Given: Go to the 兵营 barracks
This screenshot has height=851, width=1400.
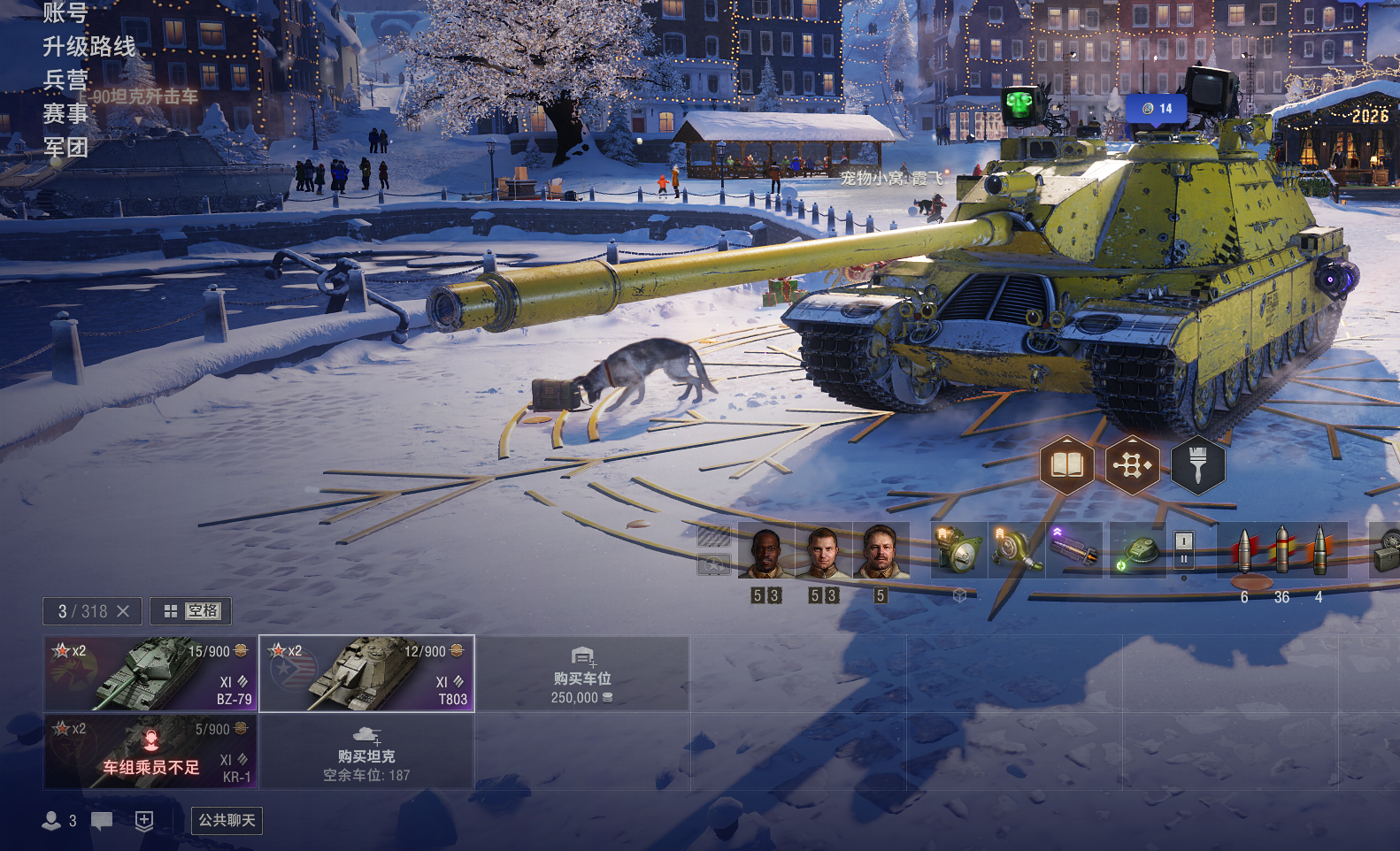Looking at the screenshot, I should (x=65, y=80).
